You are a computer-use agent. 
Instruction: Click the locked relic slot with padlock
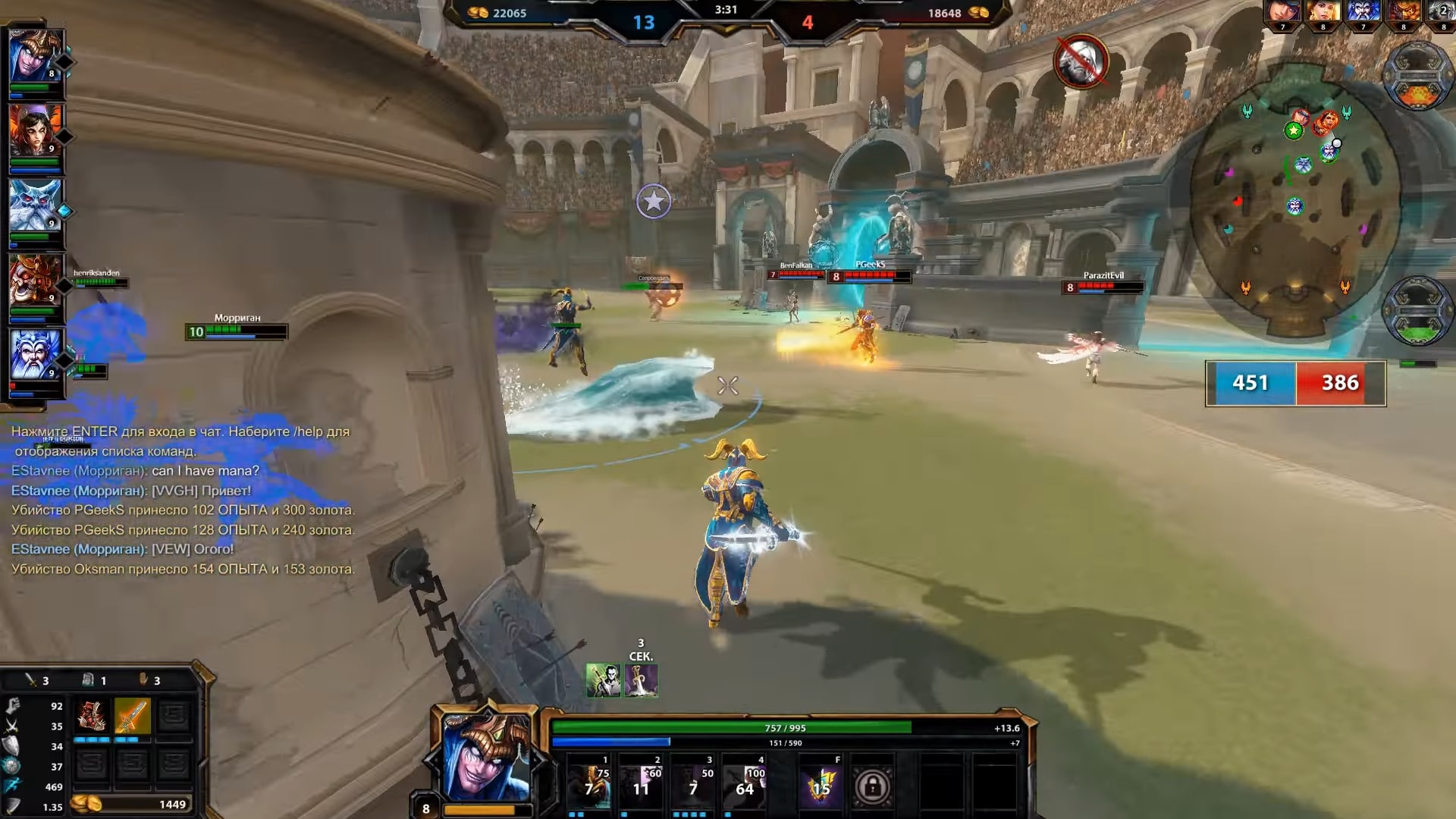pos(872,787)
